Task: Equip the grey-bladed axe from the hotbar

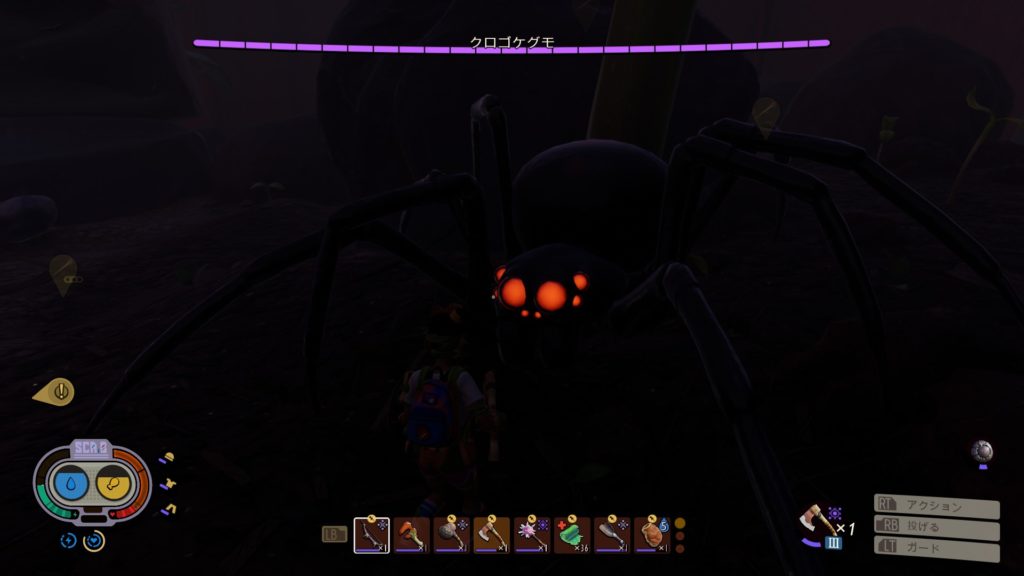Action: click(x=491, y=535)
